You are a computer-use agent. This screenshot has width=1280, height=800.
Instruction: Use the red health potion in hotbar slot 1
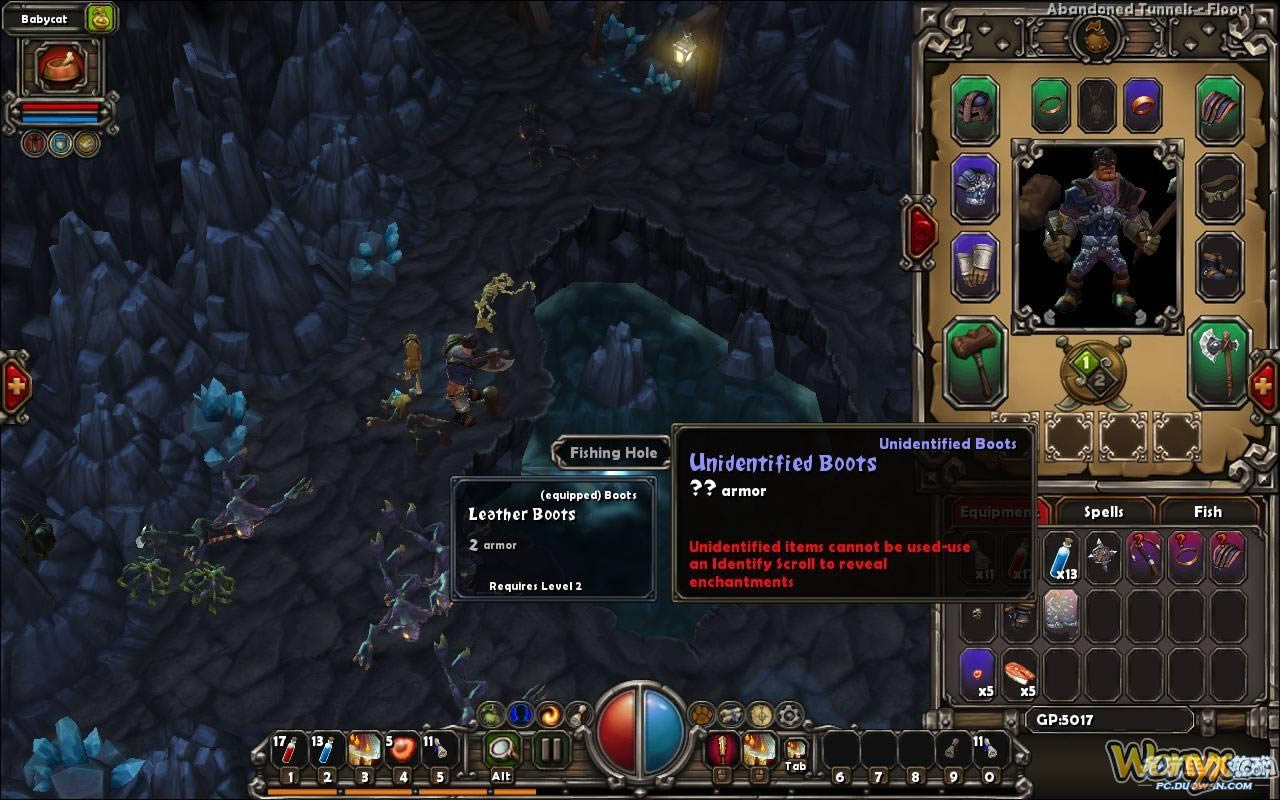(x=289, y=751)
